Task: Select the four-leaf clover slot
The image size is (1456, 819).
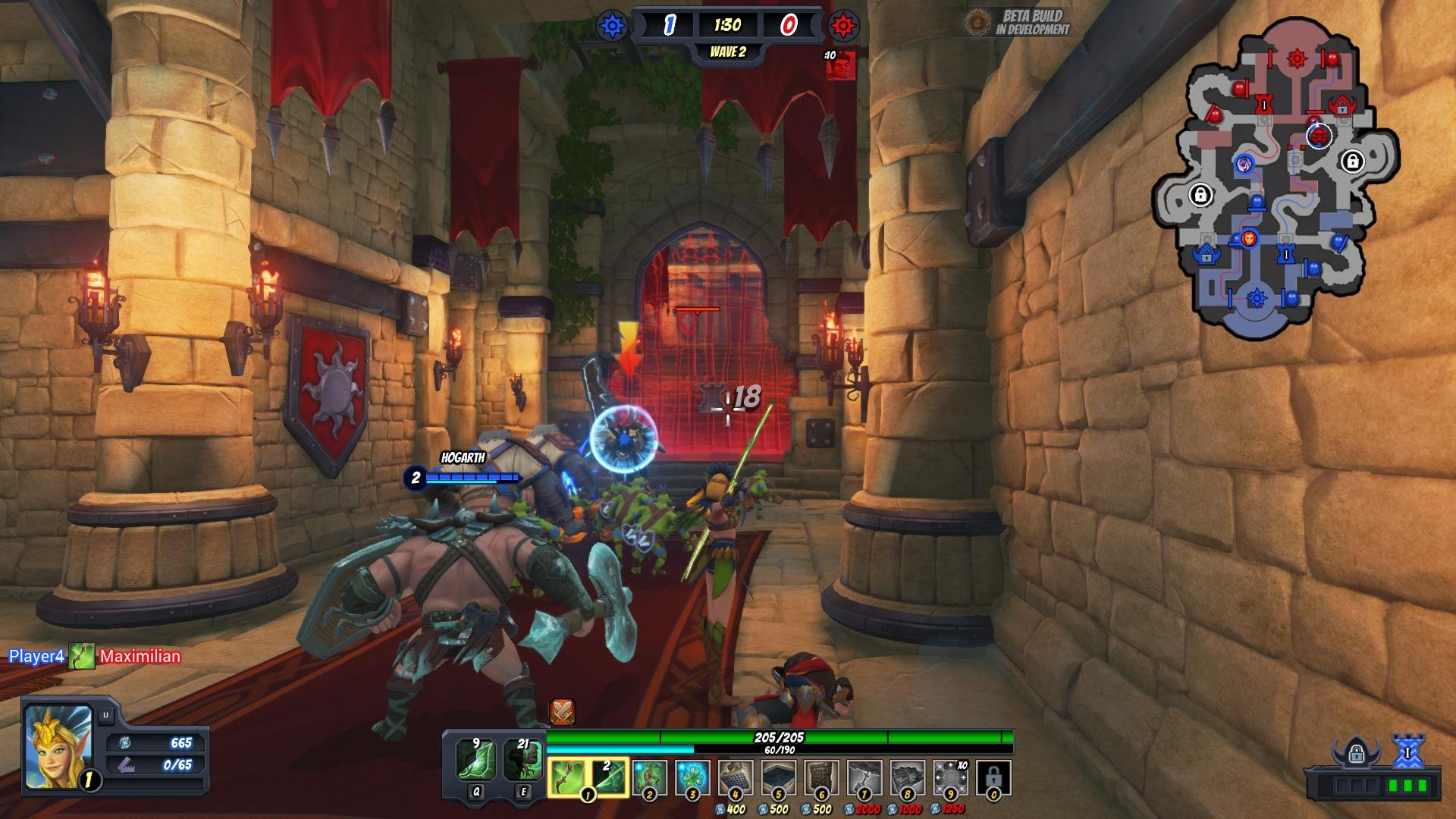Action: pos(692,777)
